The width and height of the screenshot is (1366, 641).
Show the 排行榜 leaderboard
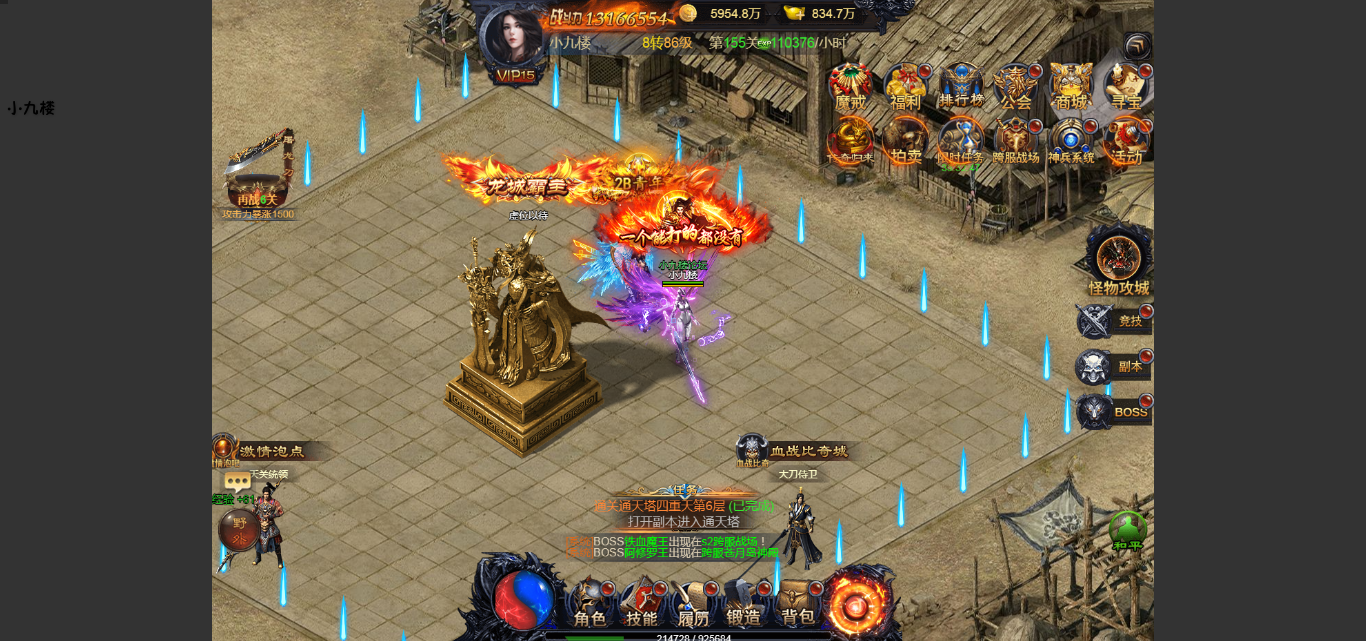(961, 86)
